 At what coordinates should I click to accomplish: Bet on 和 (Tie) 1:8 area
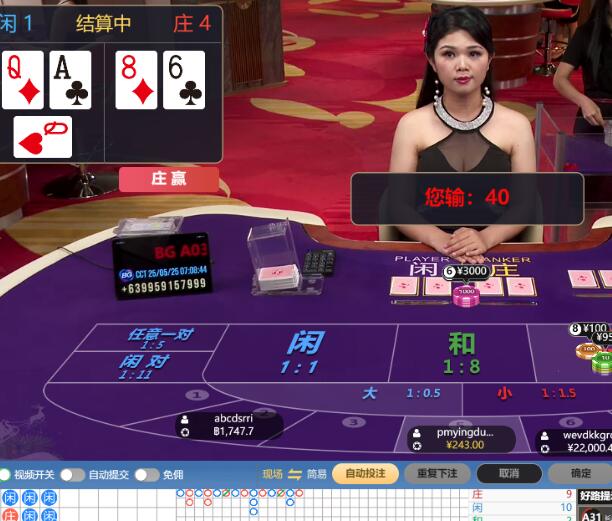tap(461, 352)
